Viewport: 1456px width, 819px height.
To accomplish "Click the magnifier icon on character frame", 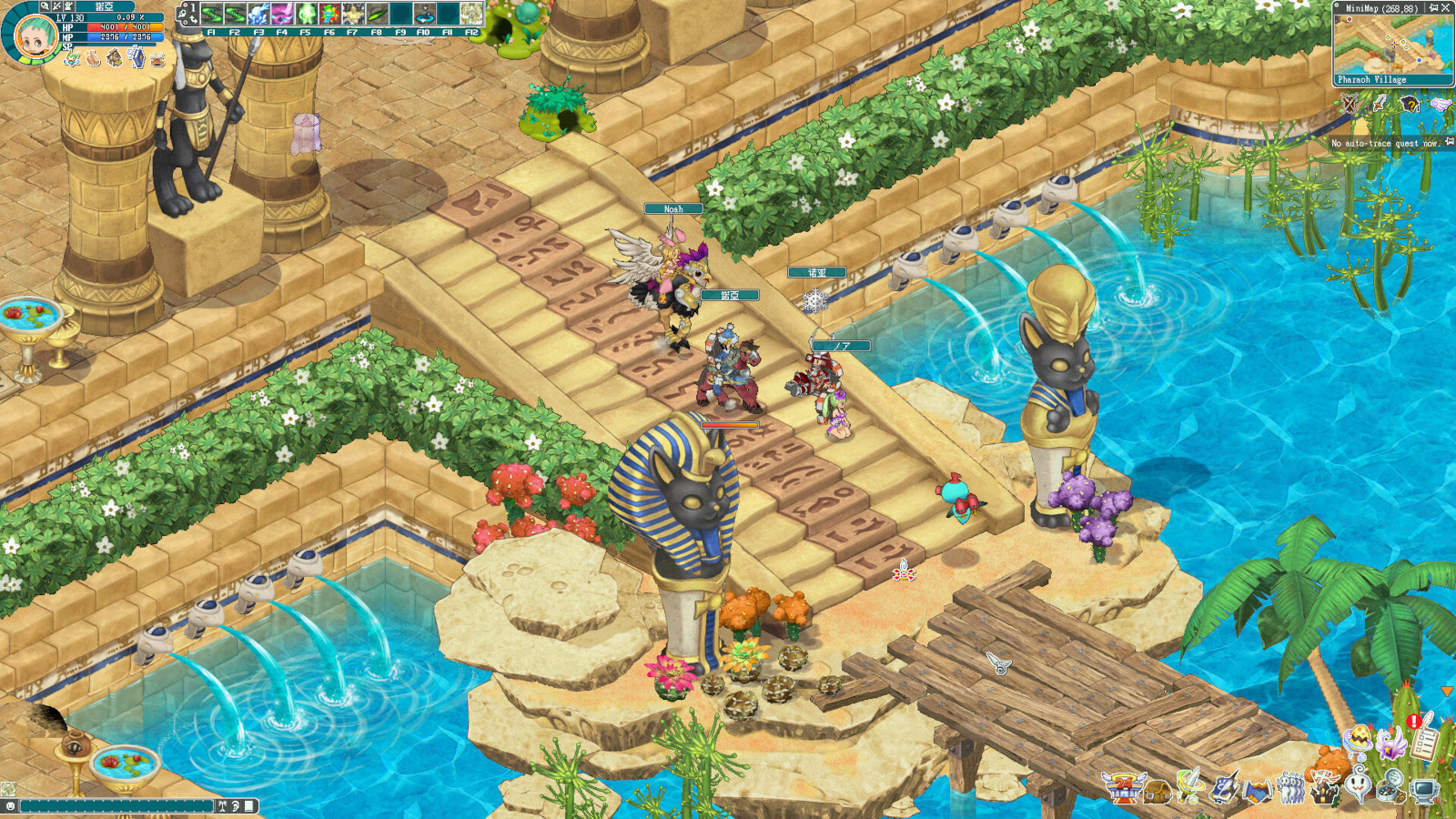I will pyautogui.click(x=45, y=7).
